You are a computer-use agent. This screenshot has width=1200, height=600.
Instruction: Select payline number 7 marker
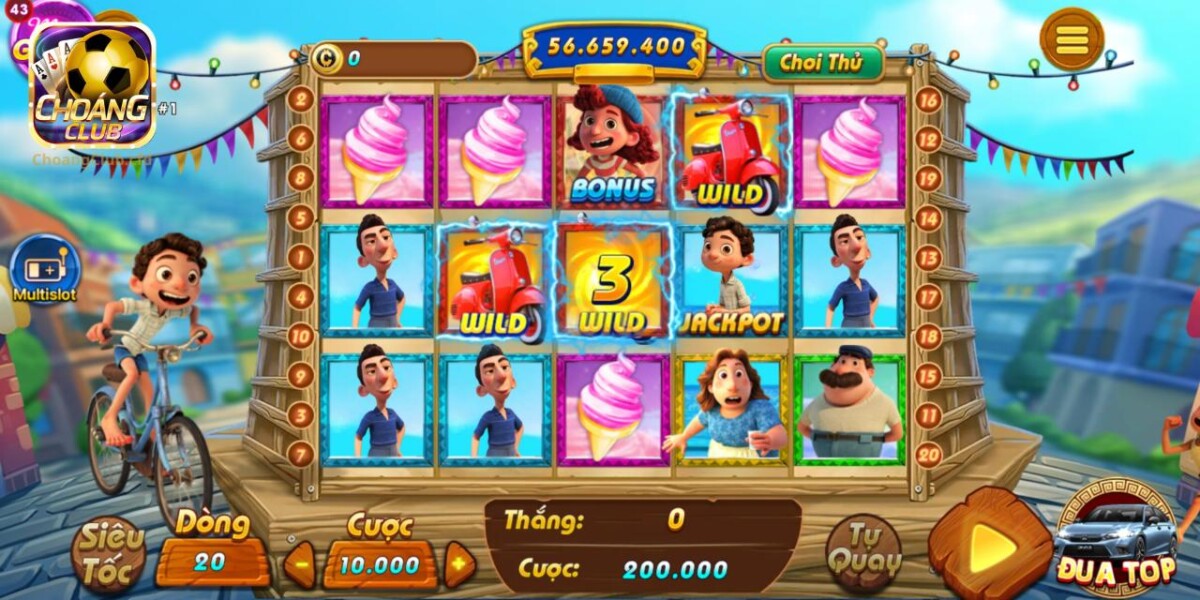tap(300, 454)
